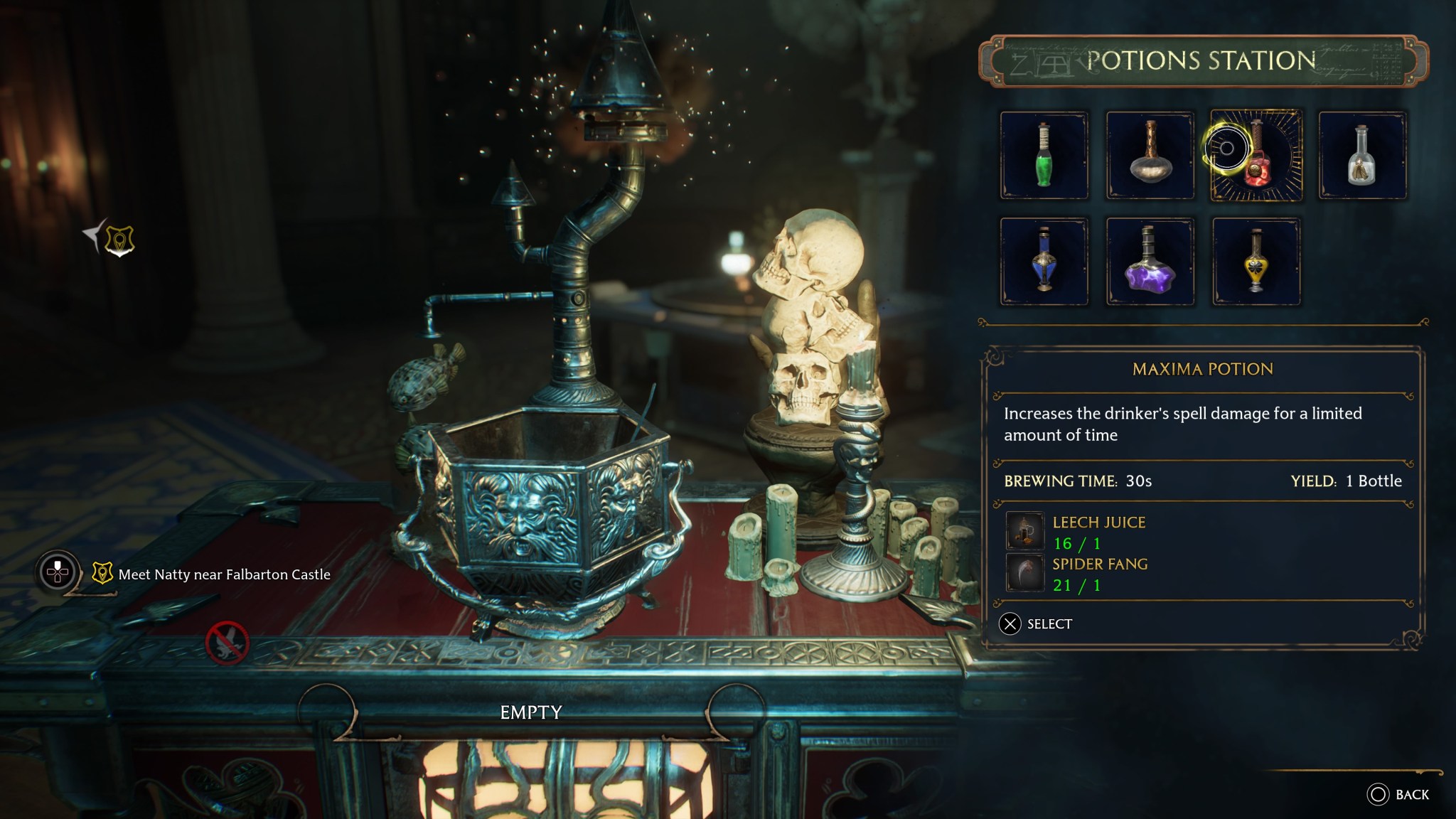Click the Spider Fang ingredient icon

tap(1024, 574)
